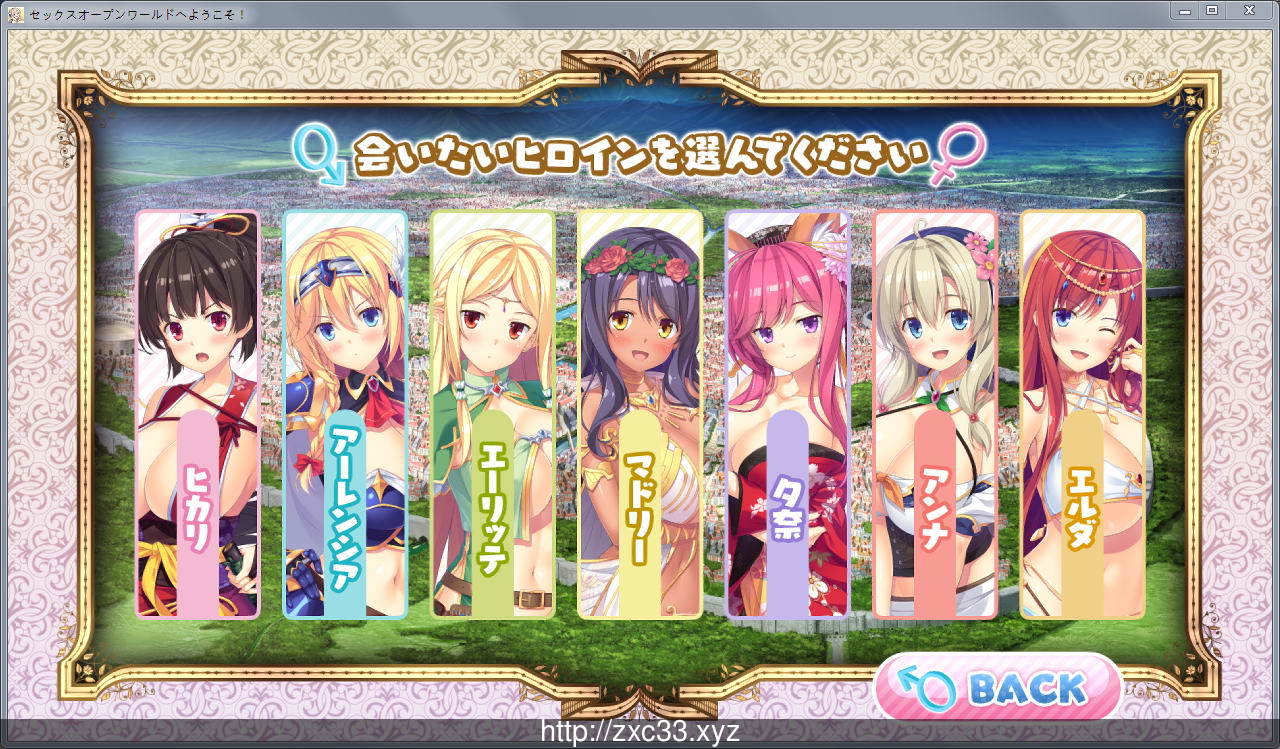Pick the エルダ heroine card

(x=1082, y=413)
